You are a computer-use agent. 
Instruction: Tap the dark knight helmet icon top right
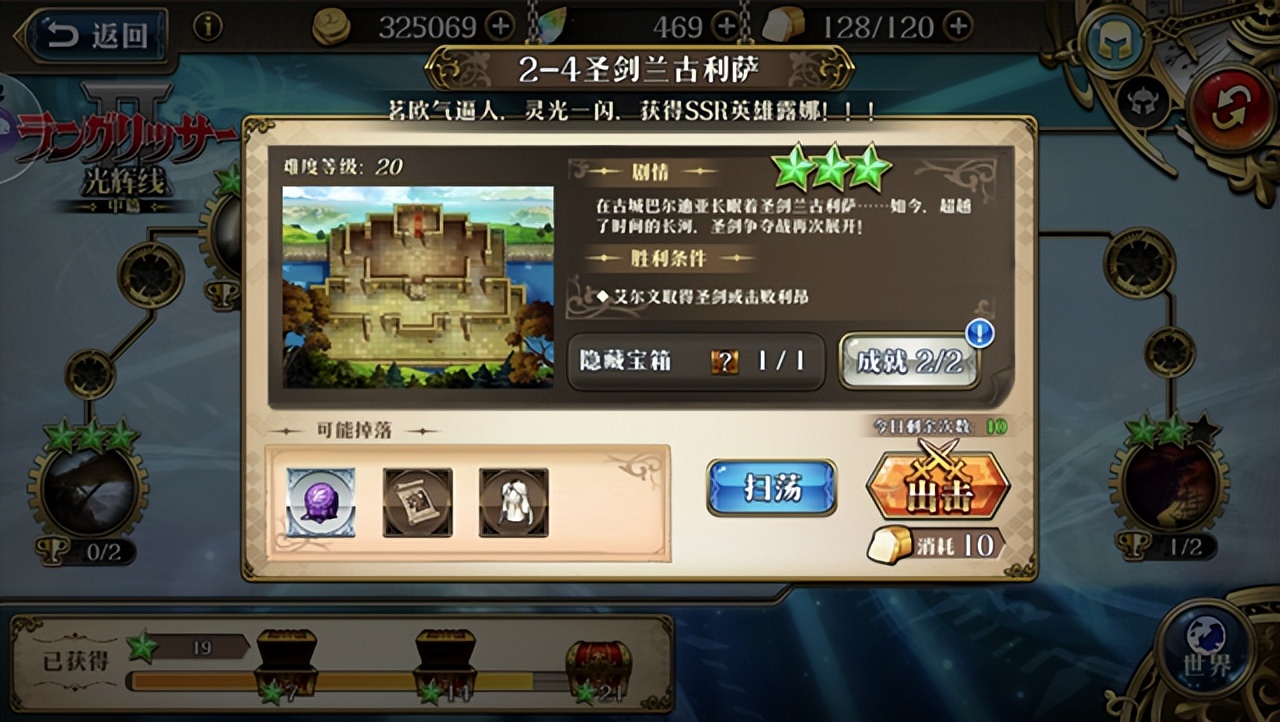tap(1144, 98)
